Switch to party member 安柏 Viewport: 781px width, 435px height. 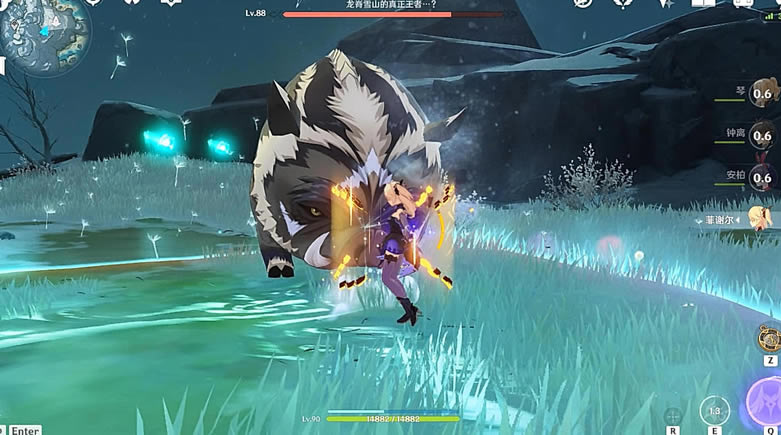click(x=760, y=176)
